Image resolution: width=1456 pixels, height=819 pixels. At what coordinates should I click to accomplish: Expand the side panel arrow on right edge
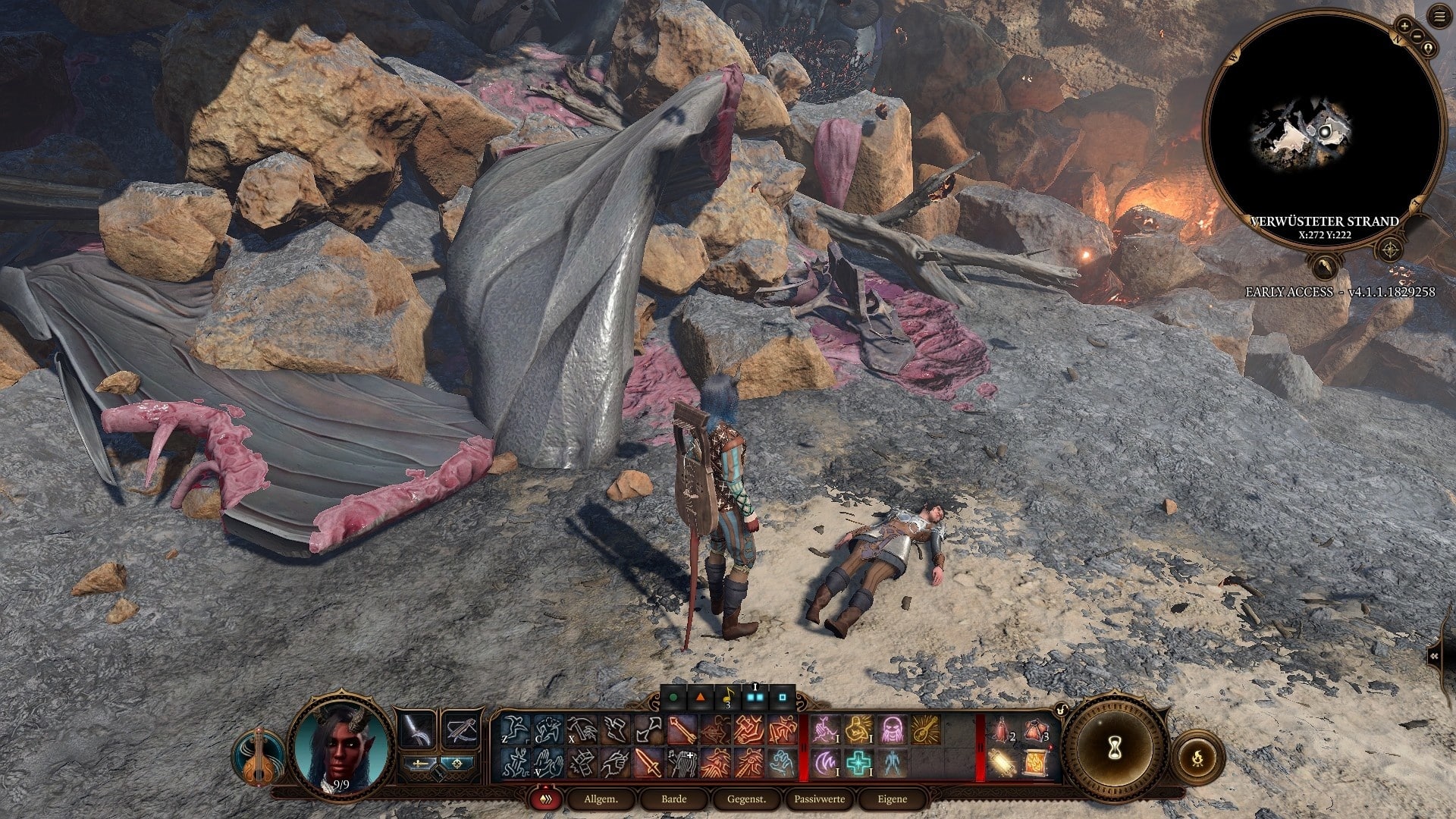1435,657
